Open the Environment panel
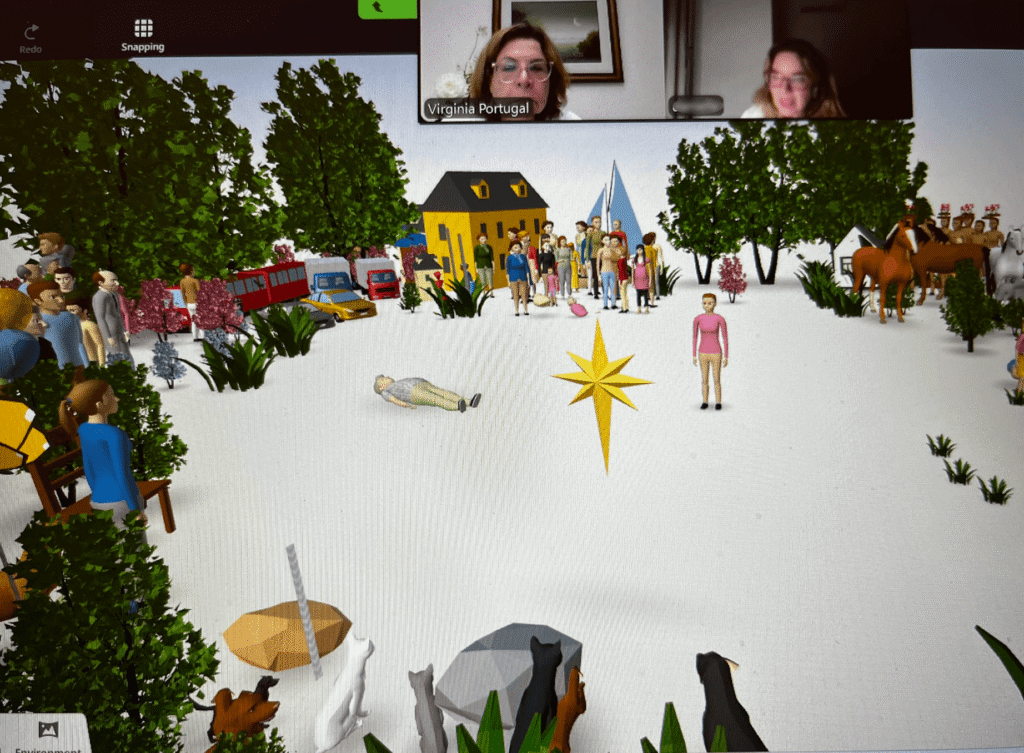1024x753 pixels. click(x=46, y=734)
